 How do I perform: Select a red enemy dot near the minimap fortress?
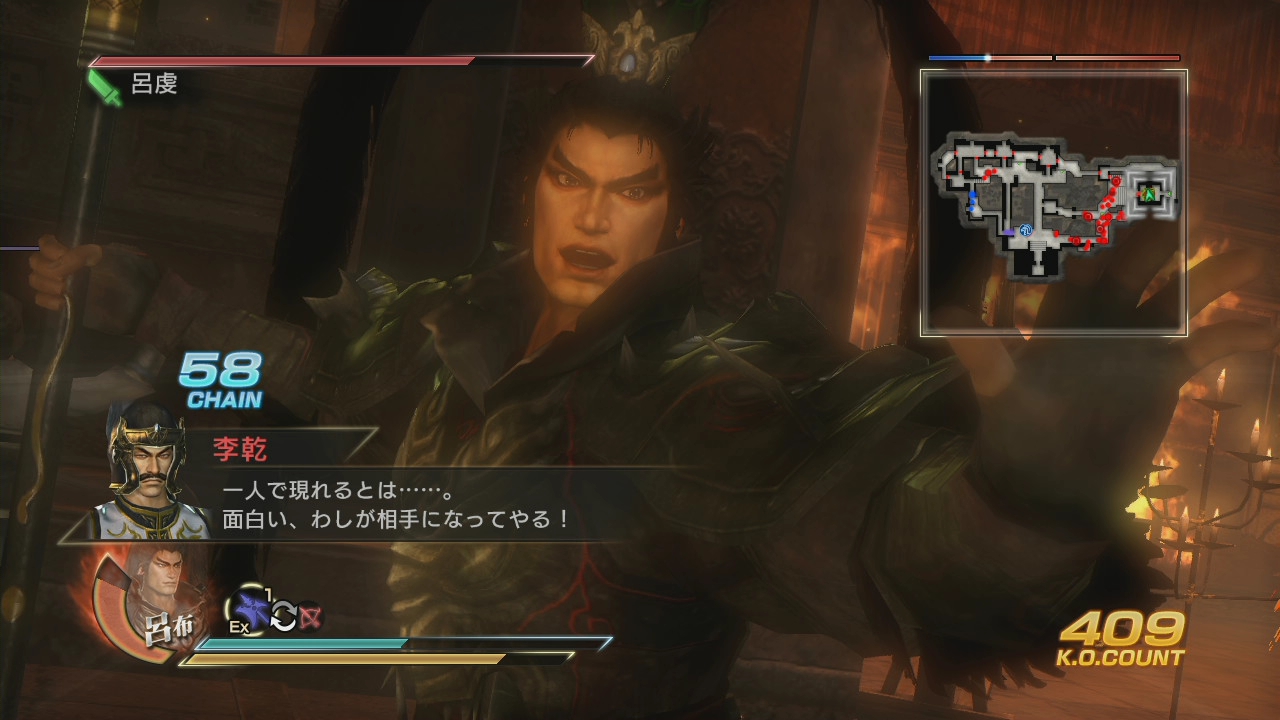1116,181
